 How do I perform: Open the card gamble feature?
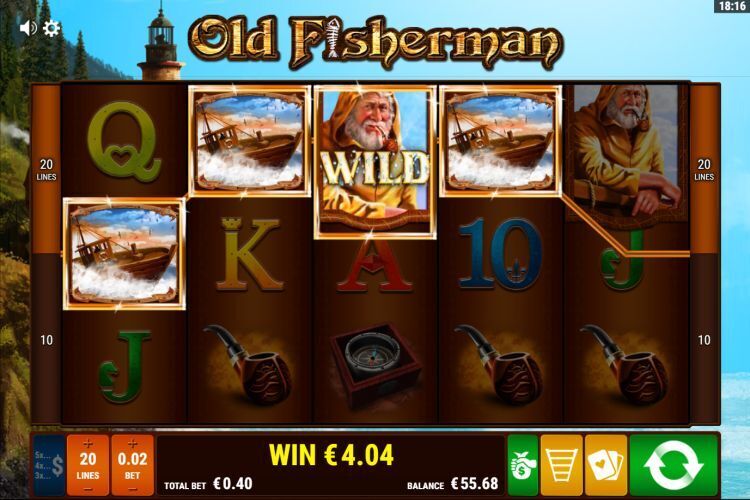(606, 465)
